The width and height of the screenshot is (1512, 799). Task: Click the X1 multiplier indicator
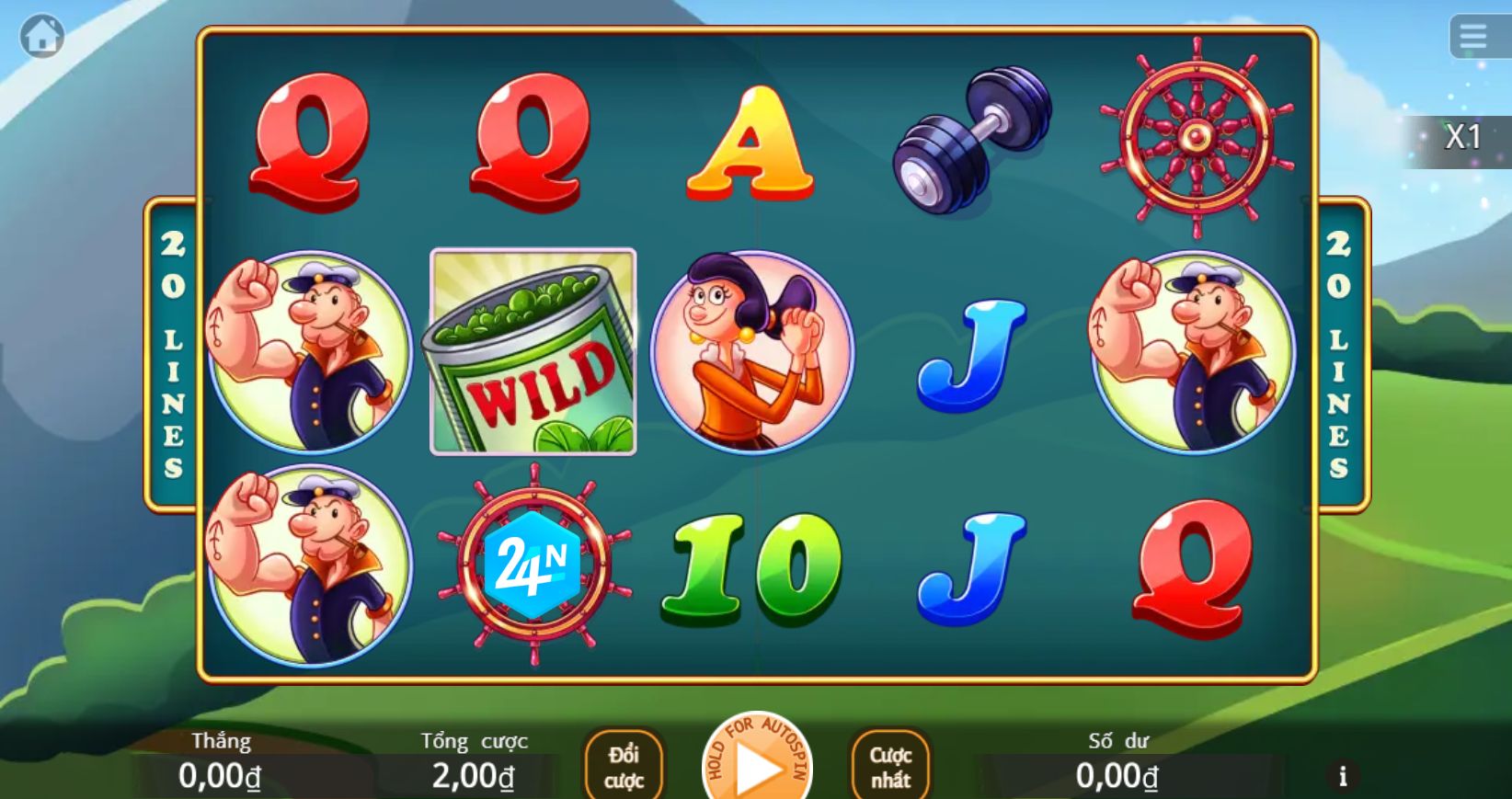click(x=1464, y=137)
